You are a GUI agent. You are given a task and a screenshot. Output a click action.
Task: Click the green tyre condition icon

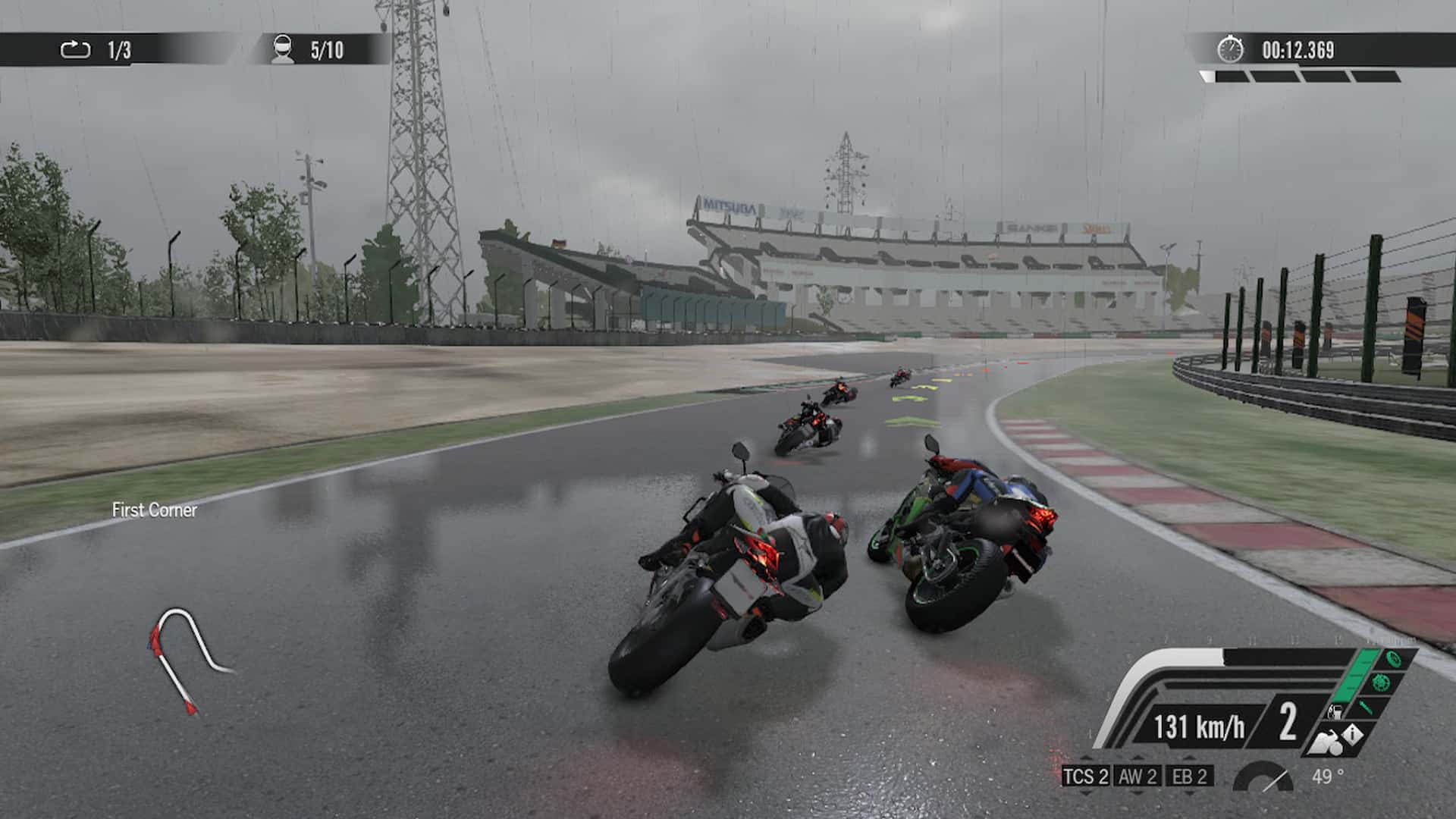pyautogui.click(x=1392, y=659)
